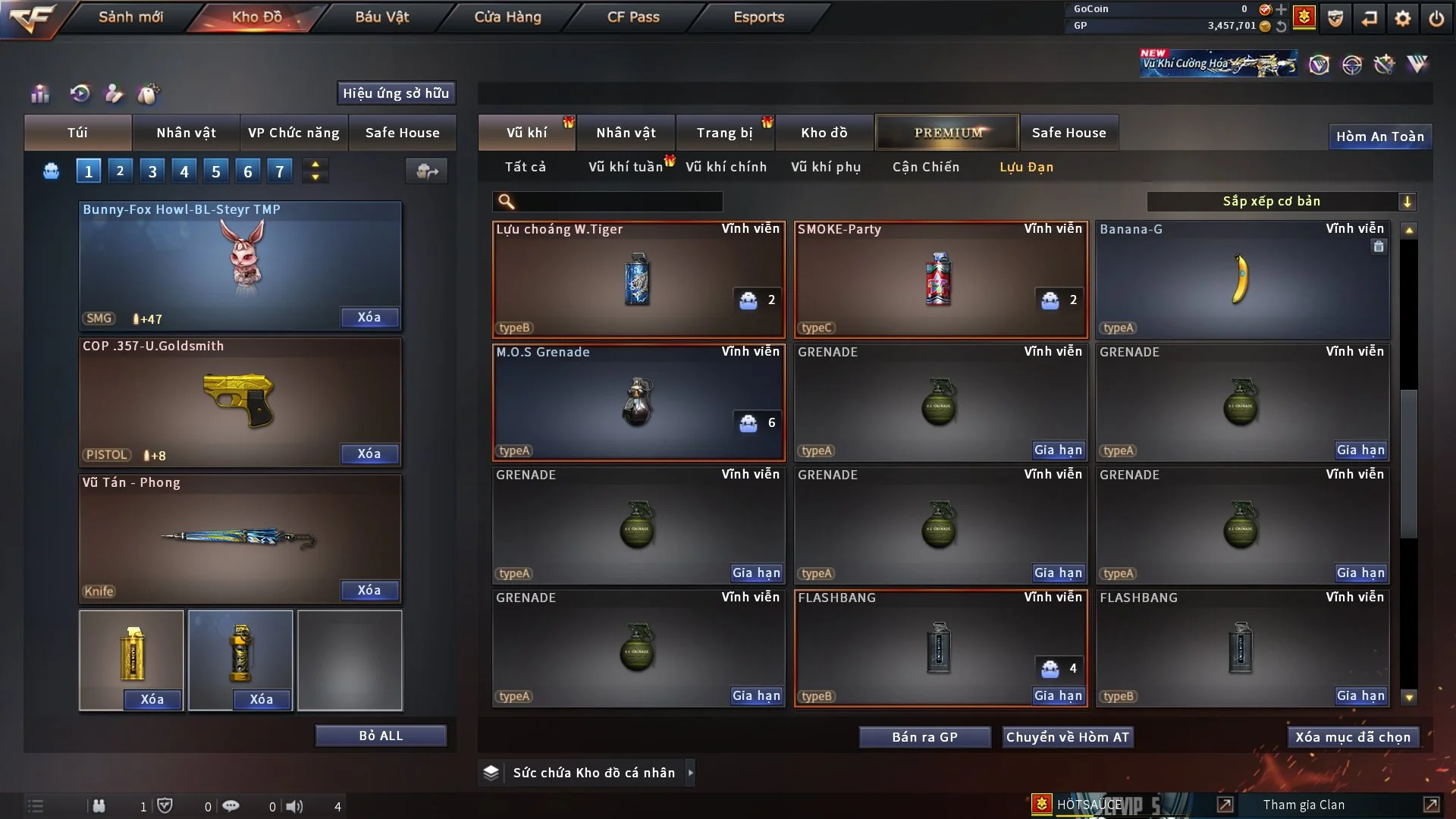
Task: Choose the SMOKE-Party grenade
Action: (940, 279)
